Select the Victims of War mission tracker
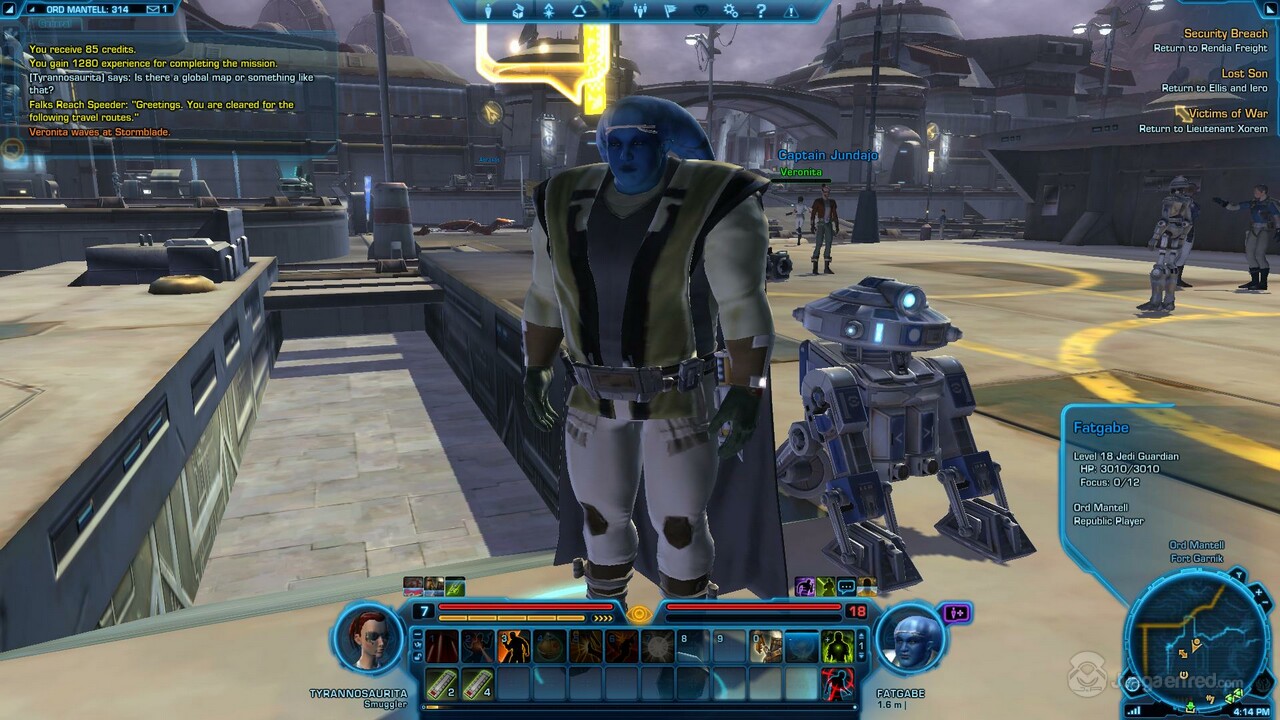The height and width of the screenshot is (720, 1280). (1228, 113)
